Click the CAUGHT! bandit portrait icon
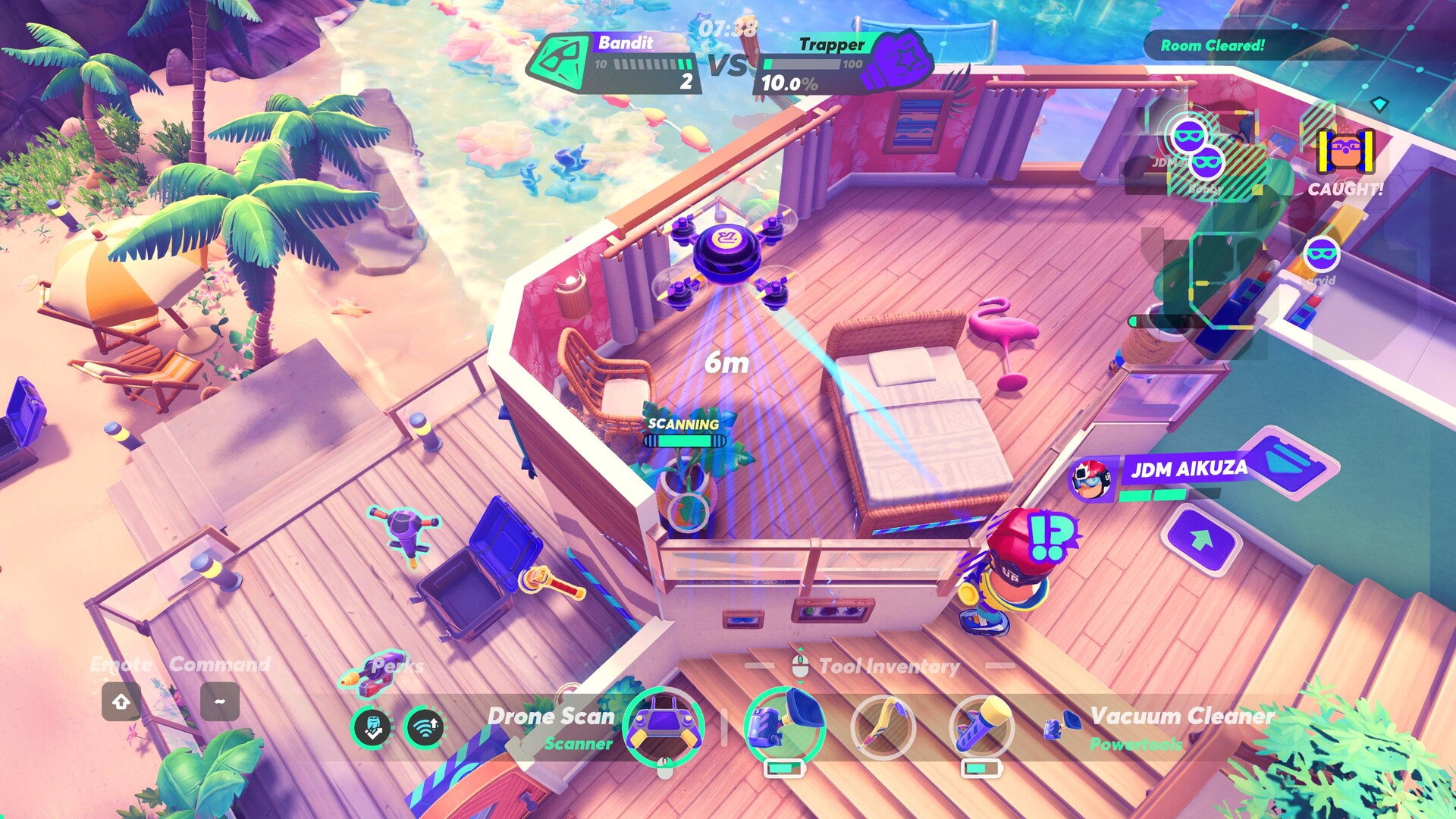Viewport: 1456px width, 819px height. 1345,152
